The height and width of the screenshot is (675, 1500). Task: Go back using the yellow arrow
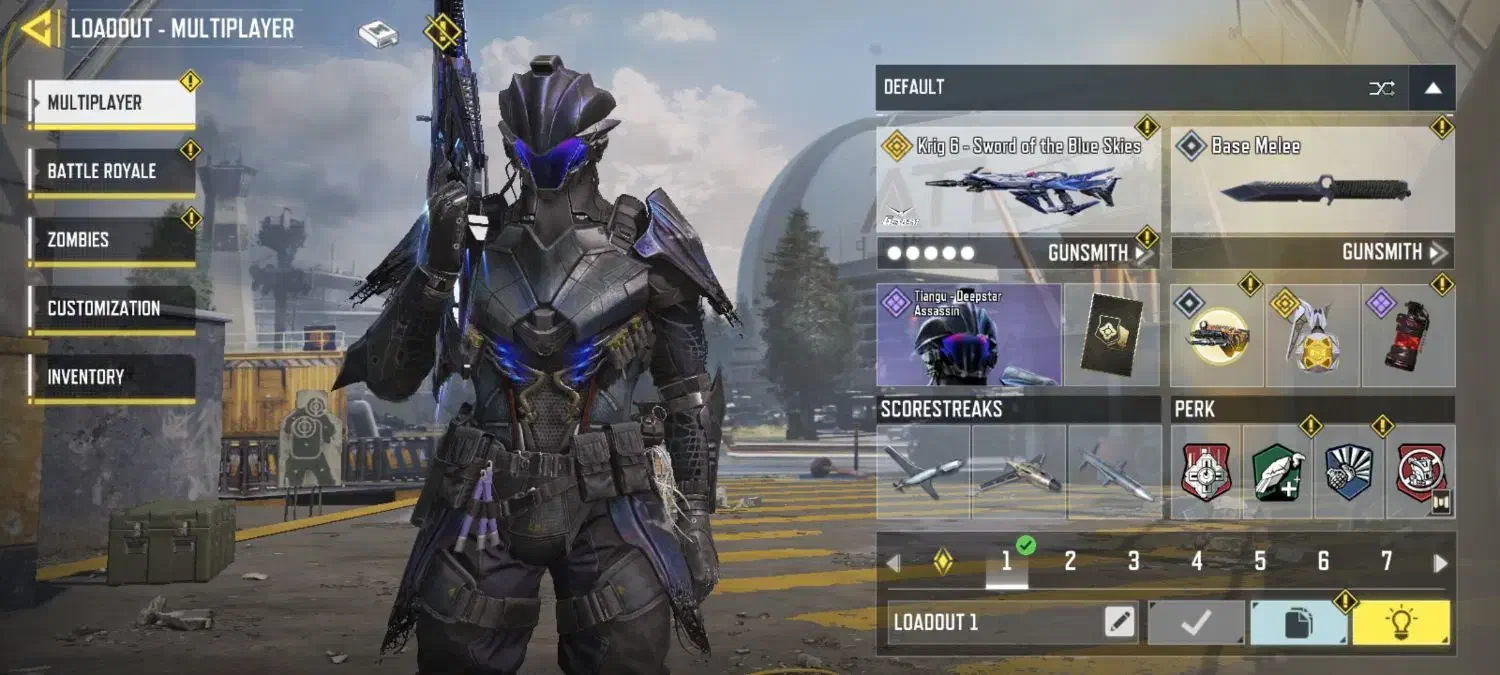[x=38, y=28]
